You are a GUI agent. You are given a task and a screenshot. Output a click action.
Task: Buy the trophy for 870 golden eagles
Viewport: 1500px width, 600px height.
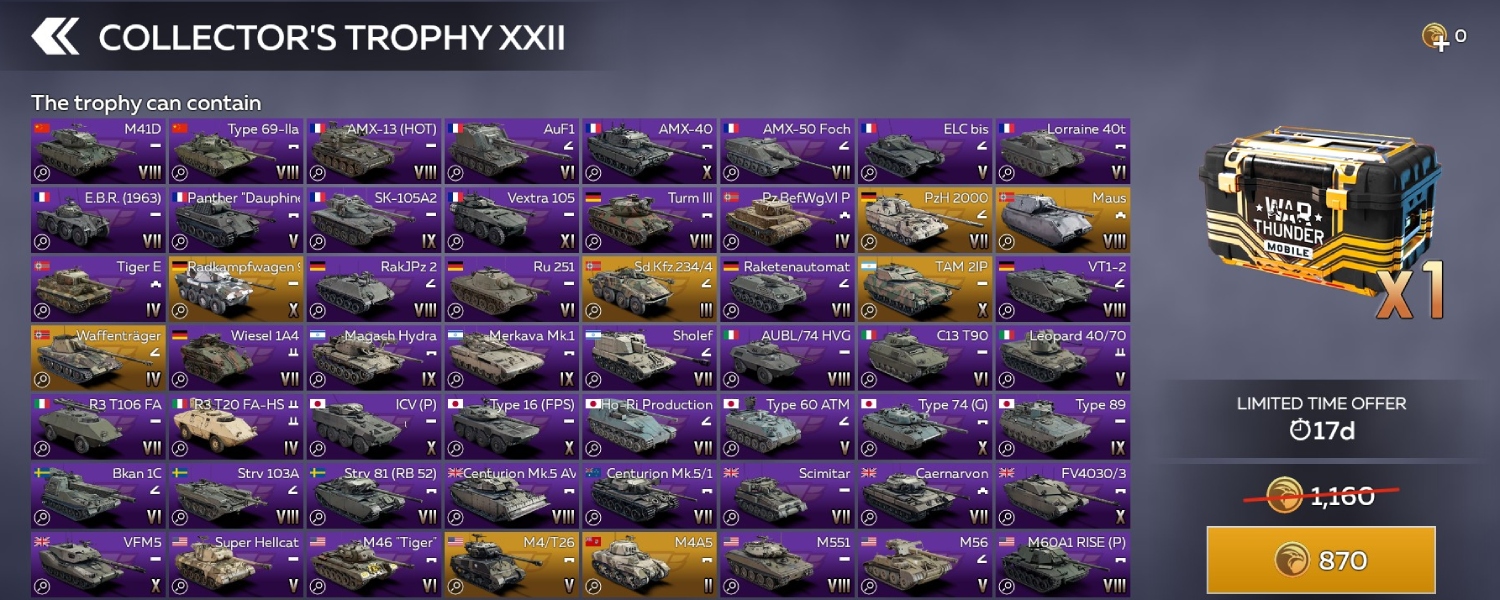click(x=1321, y=560)
